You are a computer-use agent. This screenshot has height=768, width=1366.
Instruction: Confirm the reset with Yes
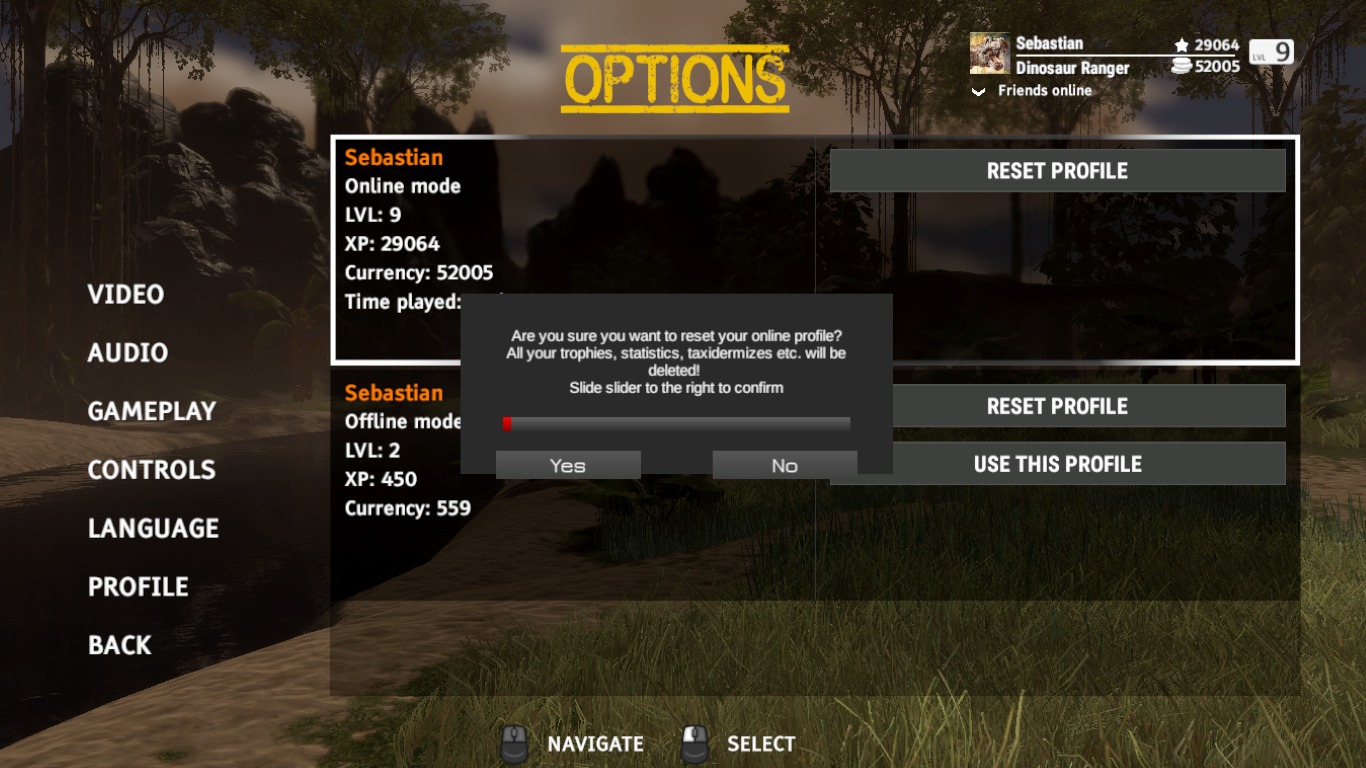point(568,465)
